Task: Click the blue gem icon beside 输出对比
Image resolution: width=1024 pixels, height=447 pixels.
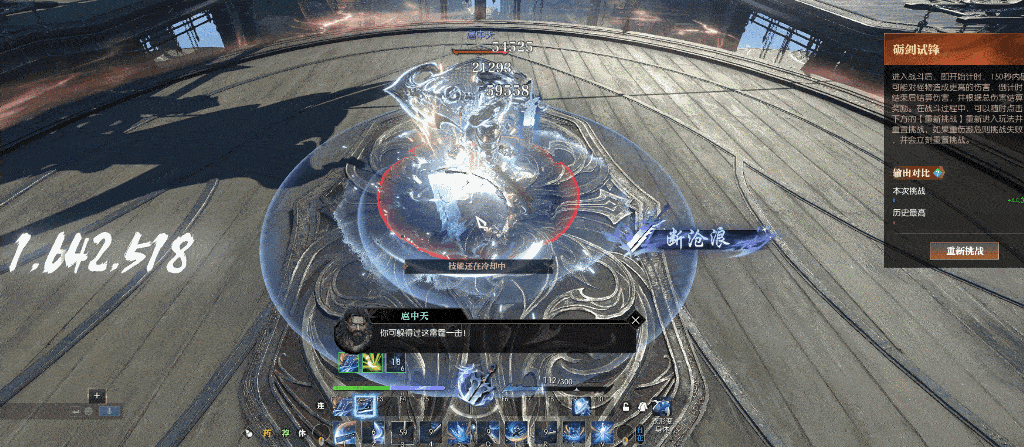Action: [938, 172]
